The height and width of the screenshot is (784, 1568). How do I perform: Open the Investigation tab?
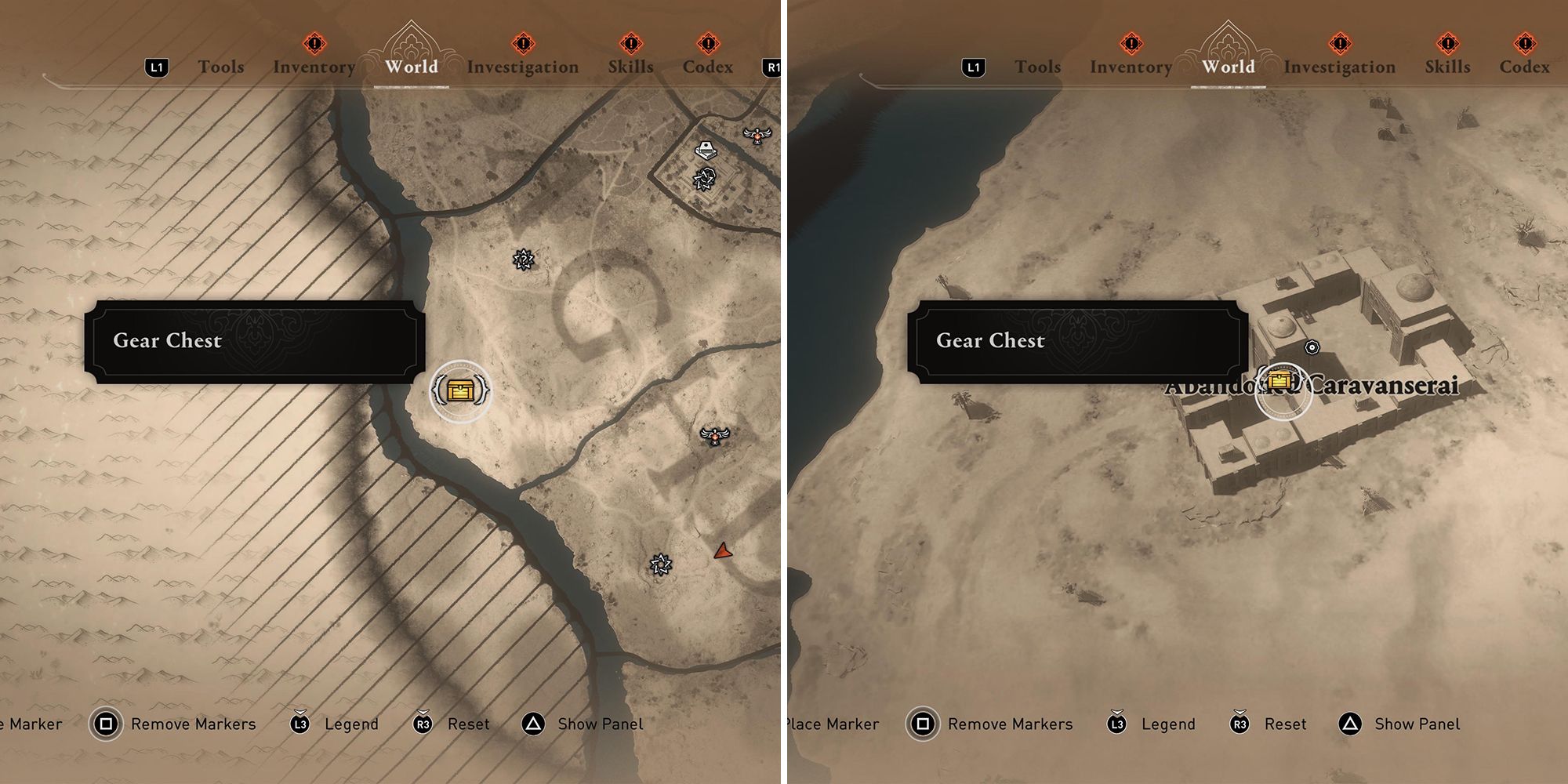click(x=524, y=67)
